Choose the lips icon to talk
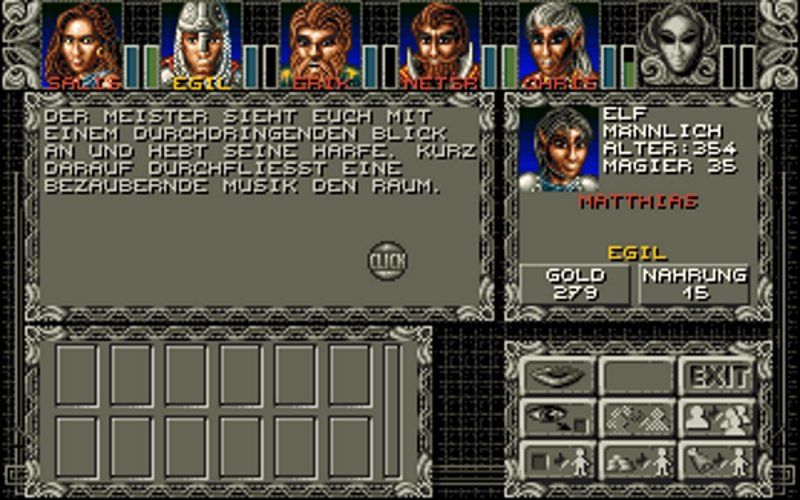 click(x=557, y=377)
